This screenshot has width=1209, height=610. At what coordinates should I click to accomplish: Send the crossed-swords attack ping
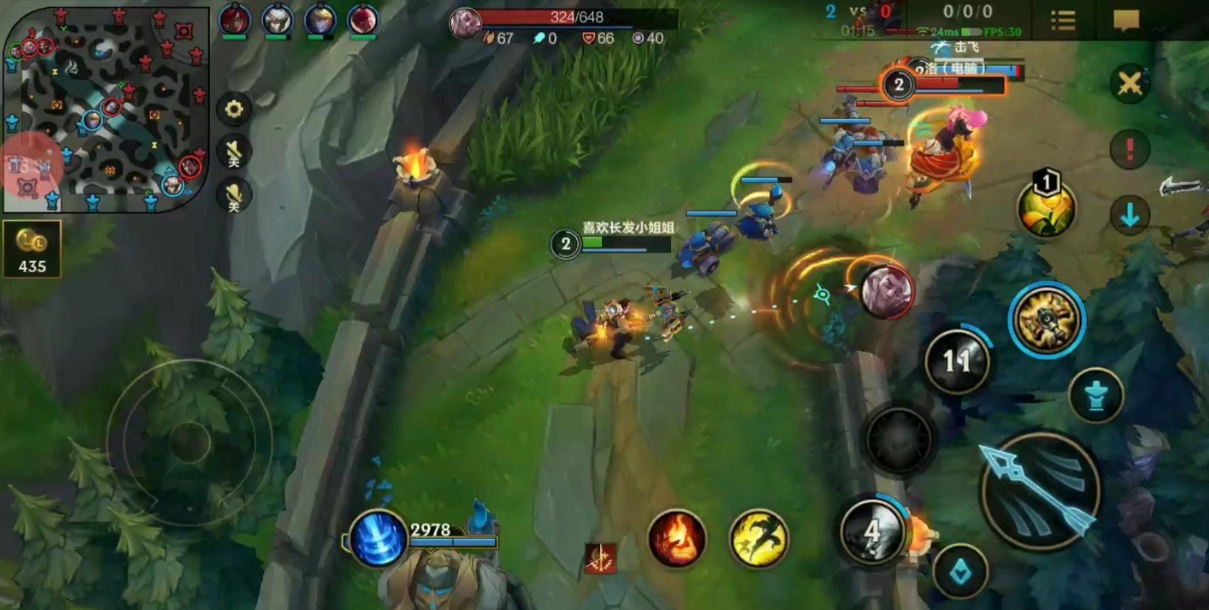click(1130, 83)
